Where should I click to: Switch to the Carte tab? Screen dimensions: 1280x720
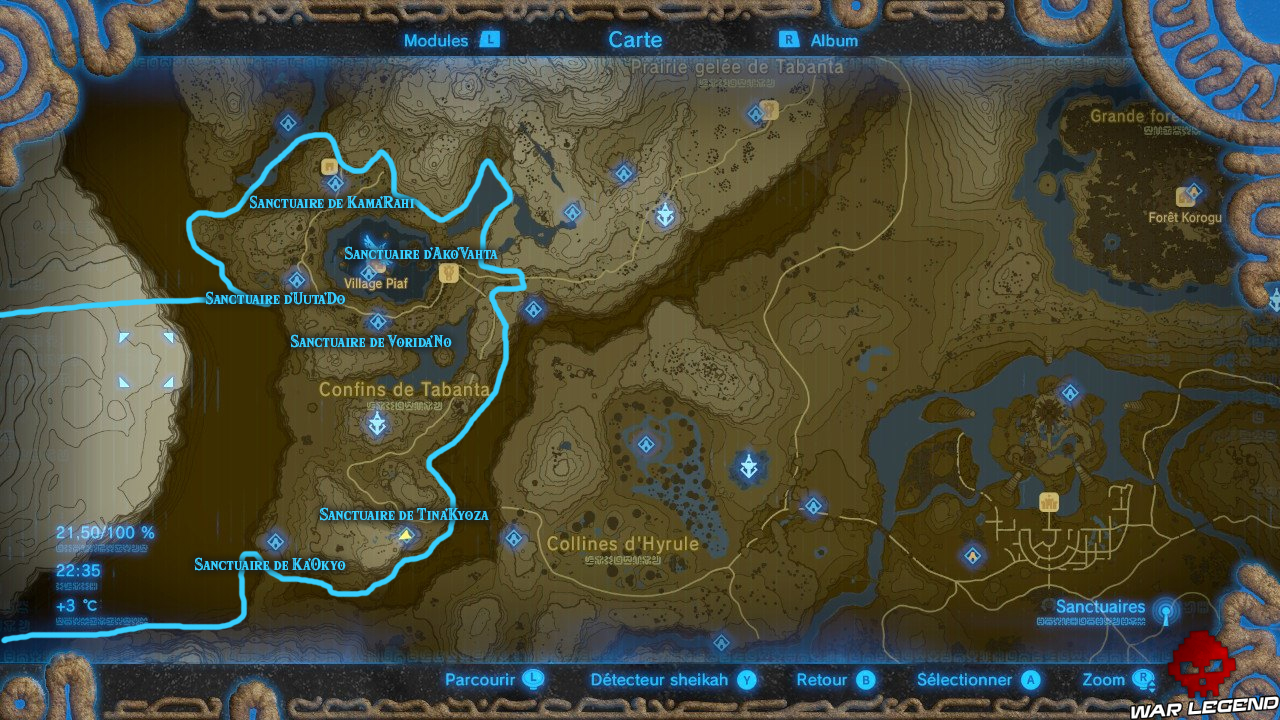tap(636, 40)
